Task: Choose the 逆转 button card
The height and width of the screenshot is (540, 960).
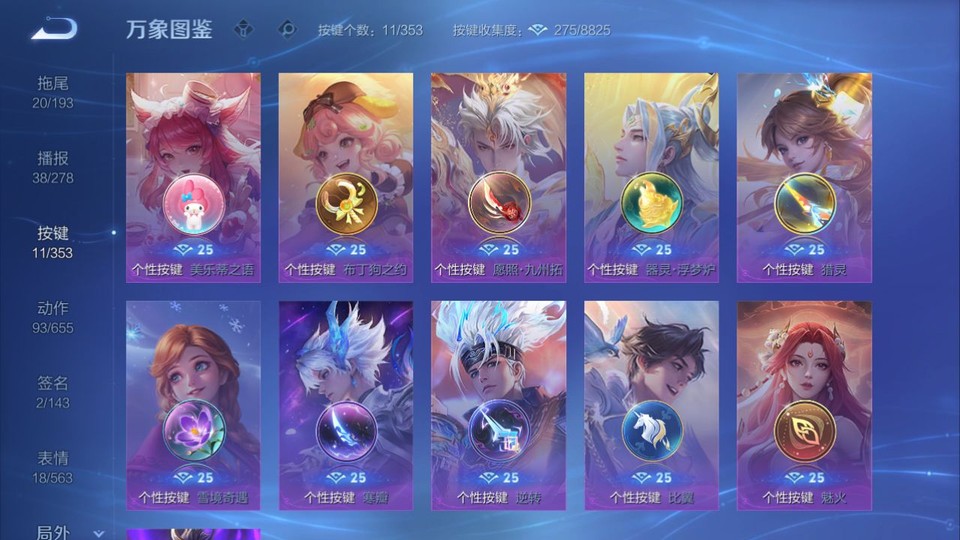Action: [x=498, y=405]
